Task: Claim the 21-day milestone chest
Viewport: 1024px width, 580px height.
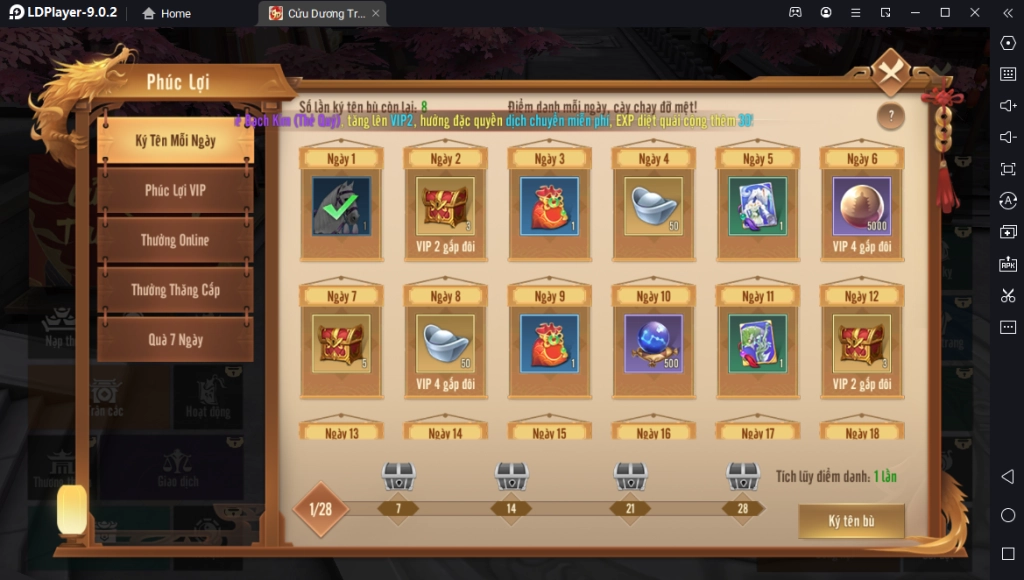Action: tap(630, 477)
